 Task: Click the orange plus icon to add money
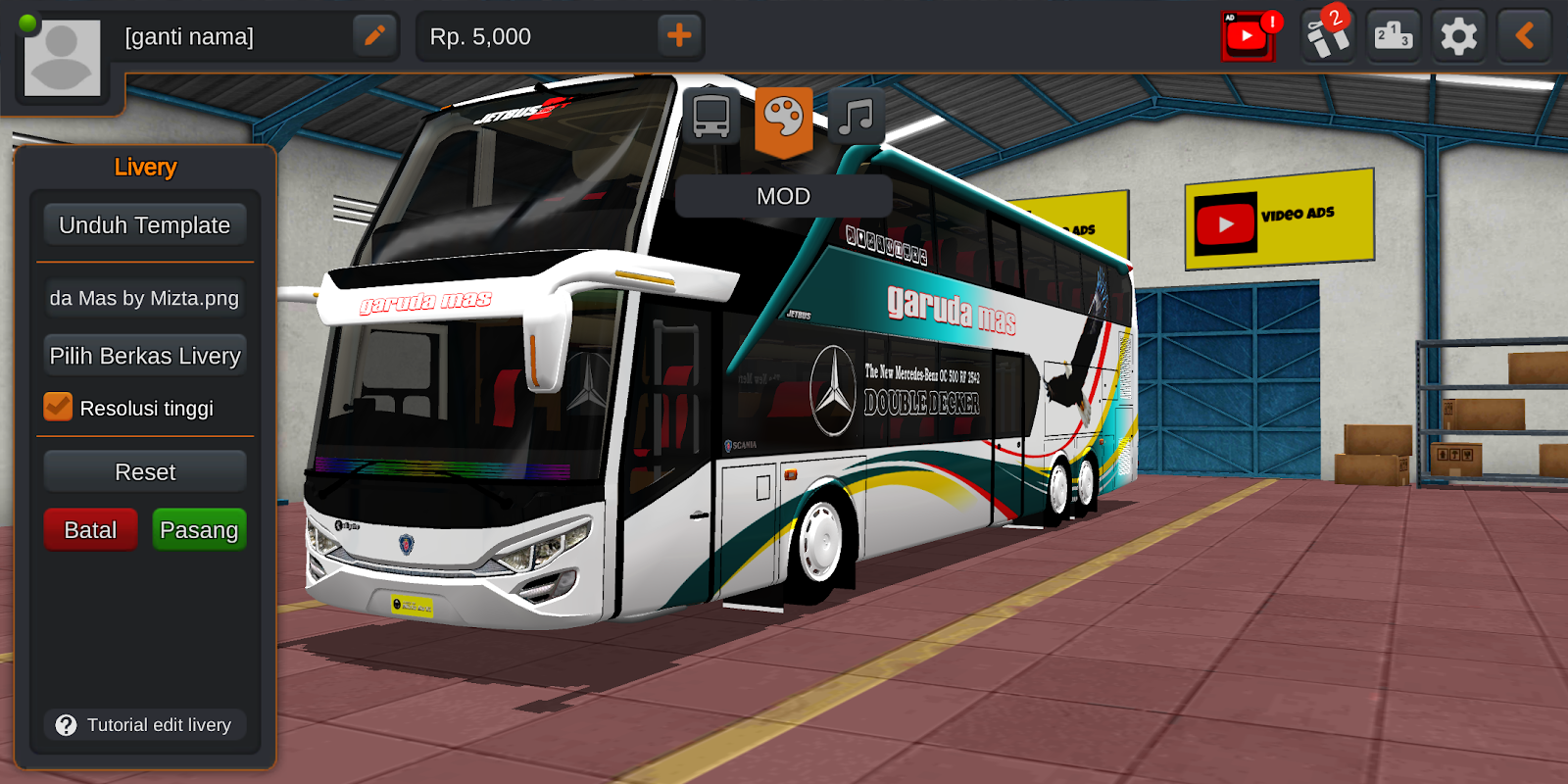coord(680,36)
